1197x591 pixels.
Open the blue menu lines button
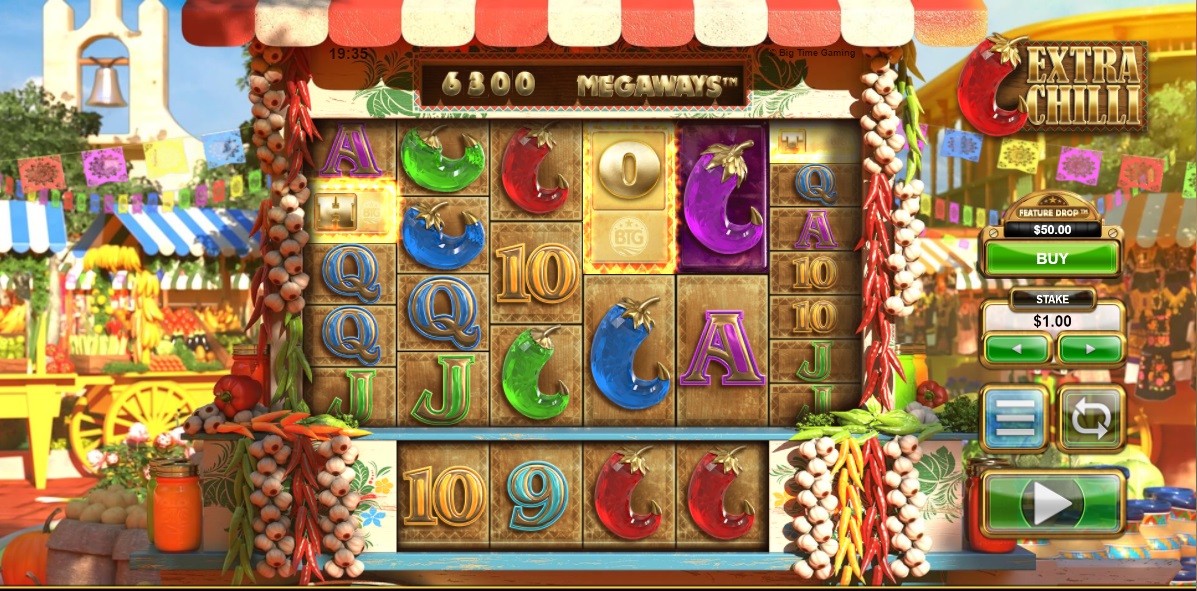tap(1014, 418)
